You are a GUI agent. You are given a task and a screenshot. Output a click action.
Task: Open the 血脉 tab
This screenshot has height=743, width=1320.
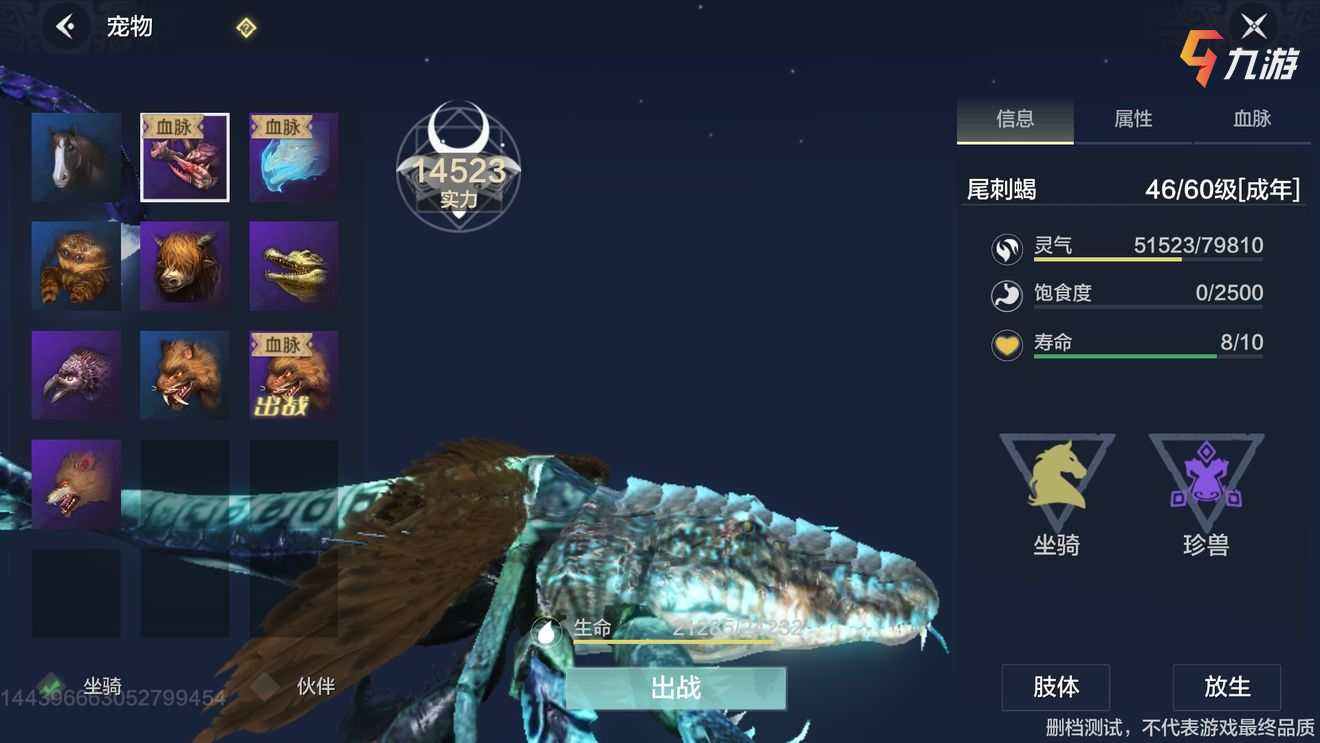point(1251,119)
